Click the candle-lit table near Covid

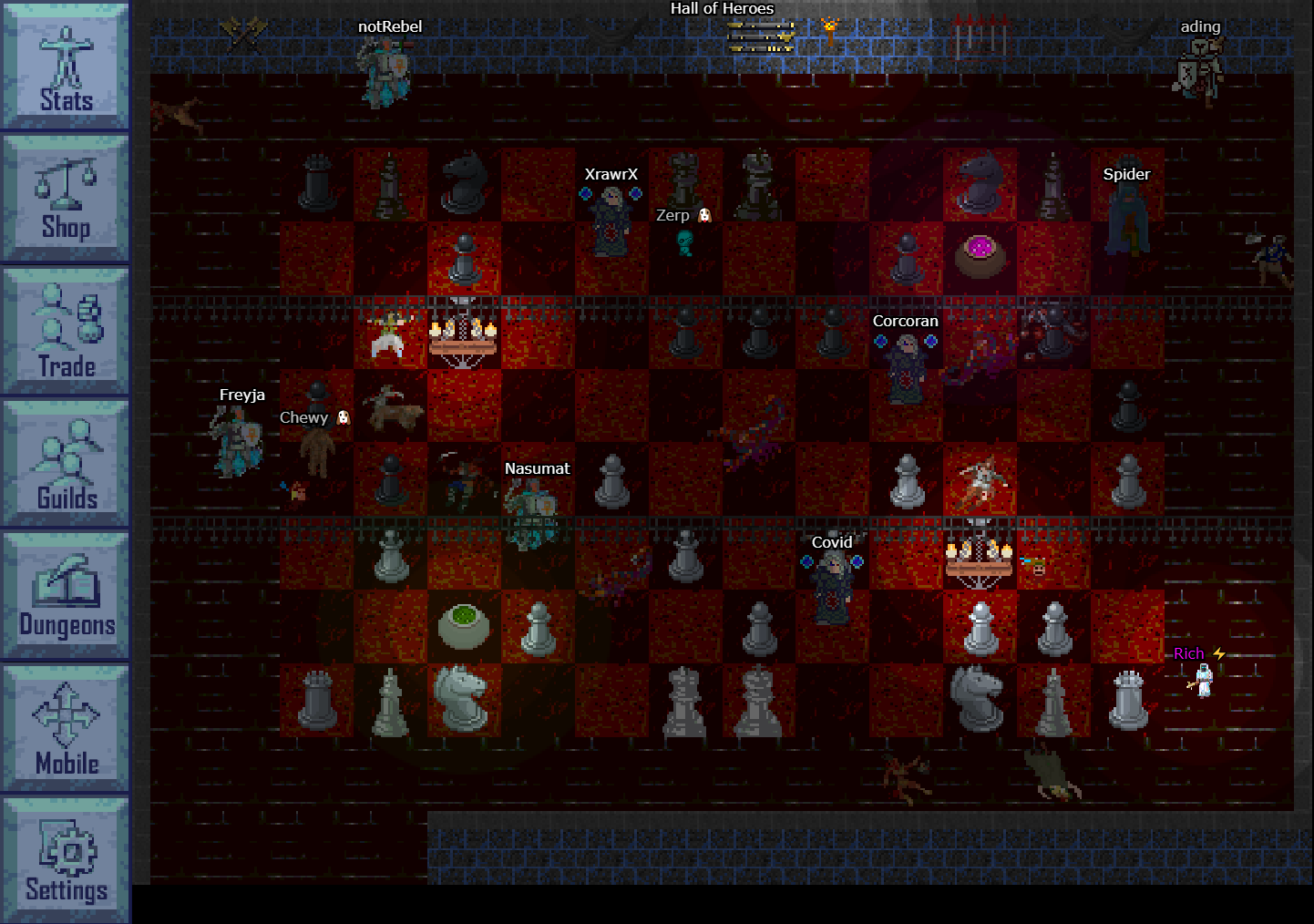[x=980, y=553]
